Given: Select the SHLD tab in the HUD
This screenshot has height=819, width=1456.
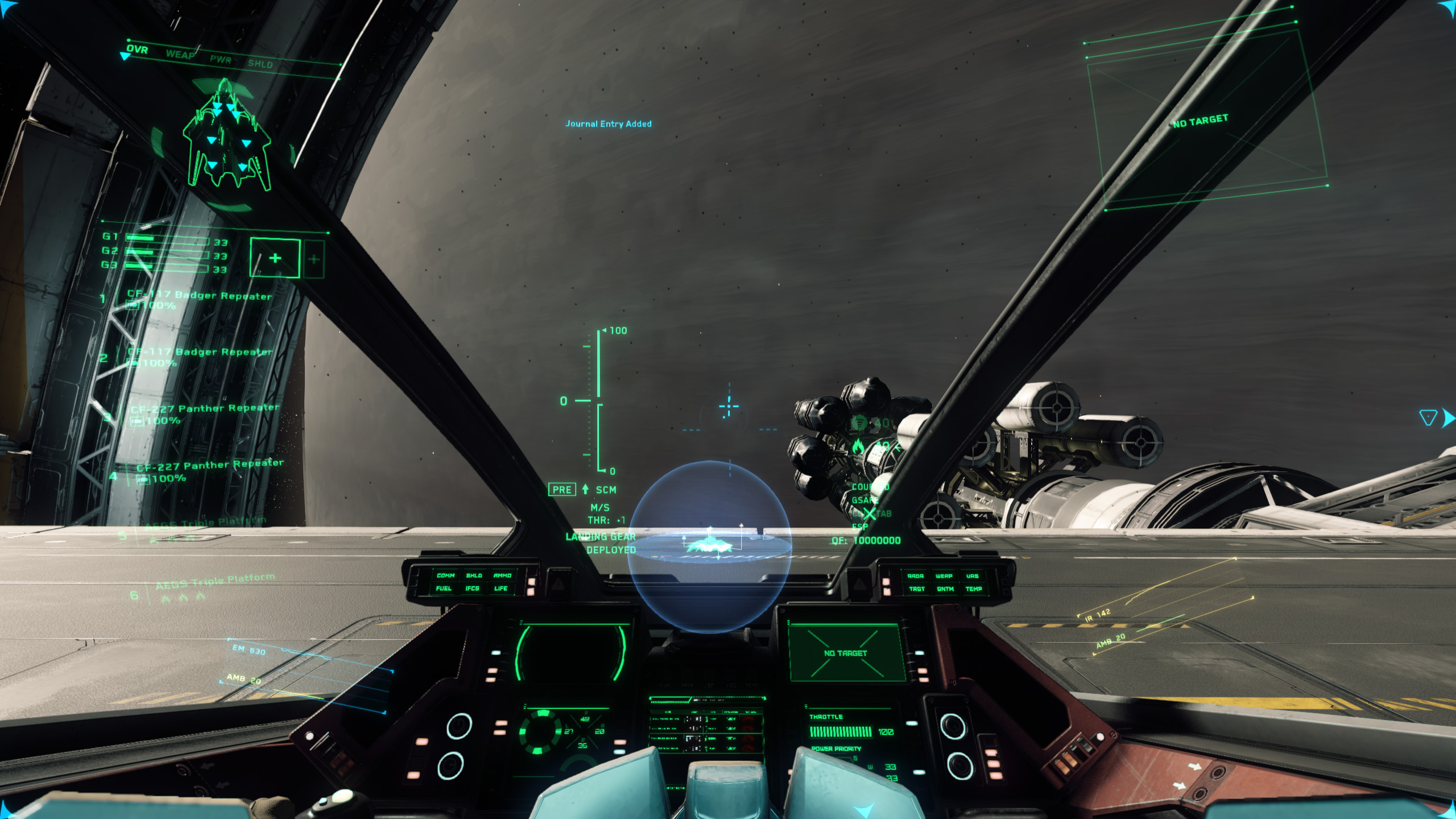Looking at the screenshot, I should pyautogui.click(x=260, y=64).
